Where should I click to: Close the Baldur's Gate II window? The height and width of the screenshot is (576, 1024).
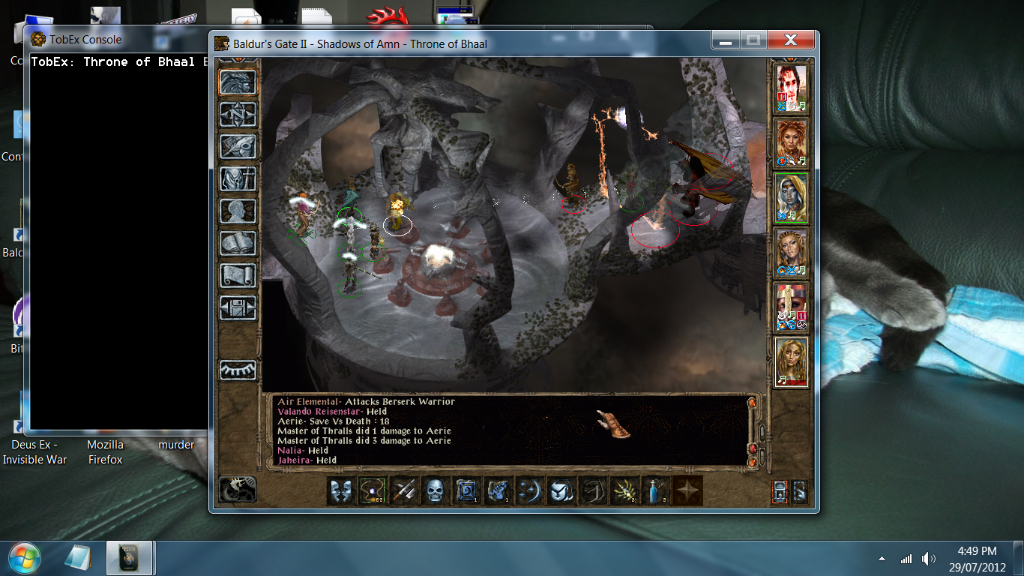791,40
